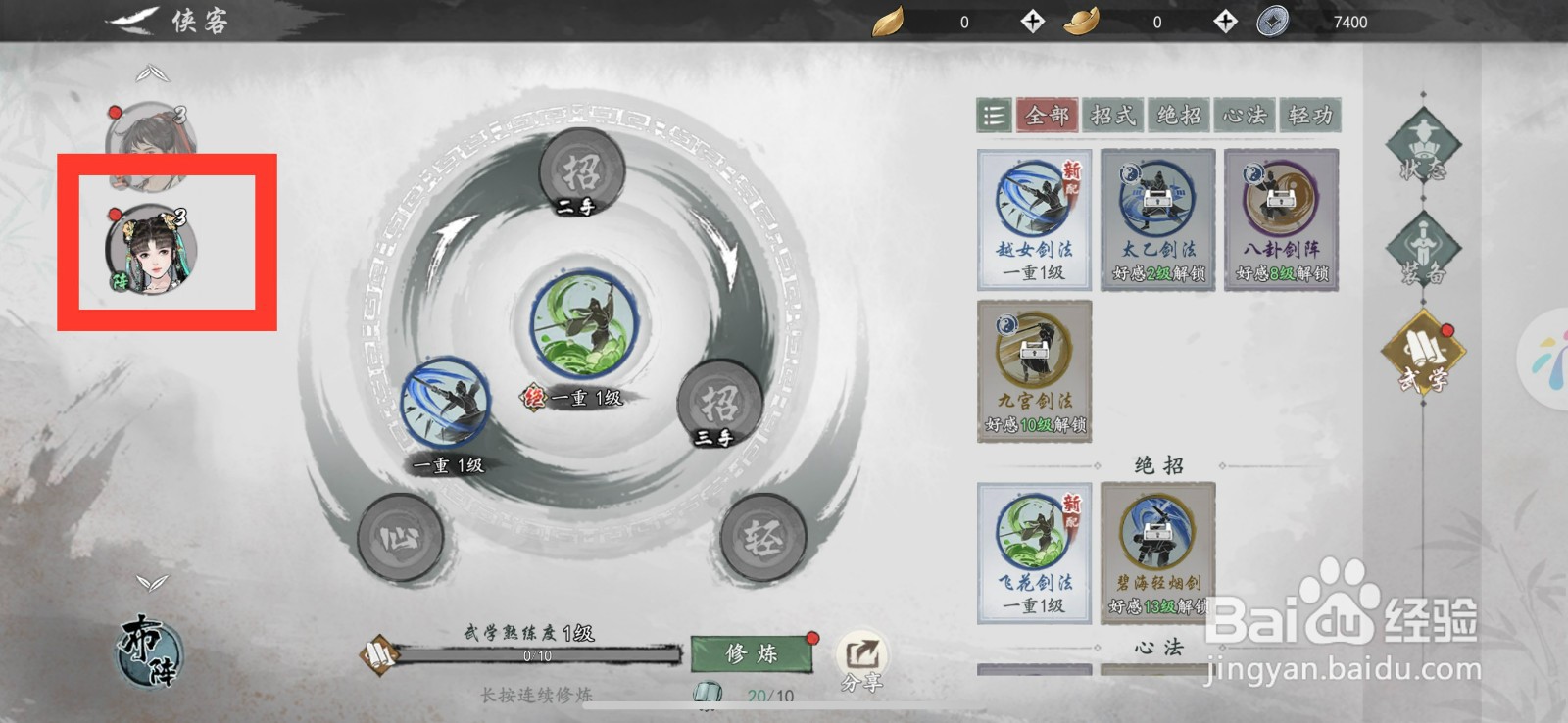Click the 心 slot on the skill wheel
Viewport: 1568px width, 723px height.
[x=402, y=537]
